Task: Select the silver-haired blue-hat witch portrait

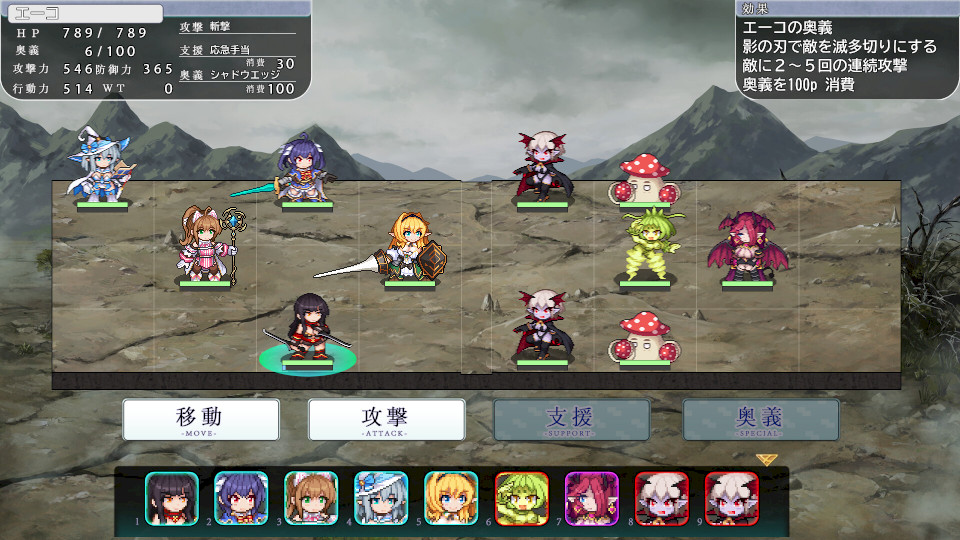Action: coord(381,498)
